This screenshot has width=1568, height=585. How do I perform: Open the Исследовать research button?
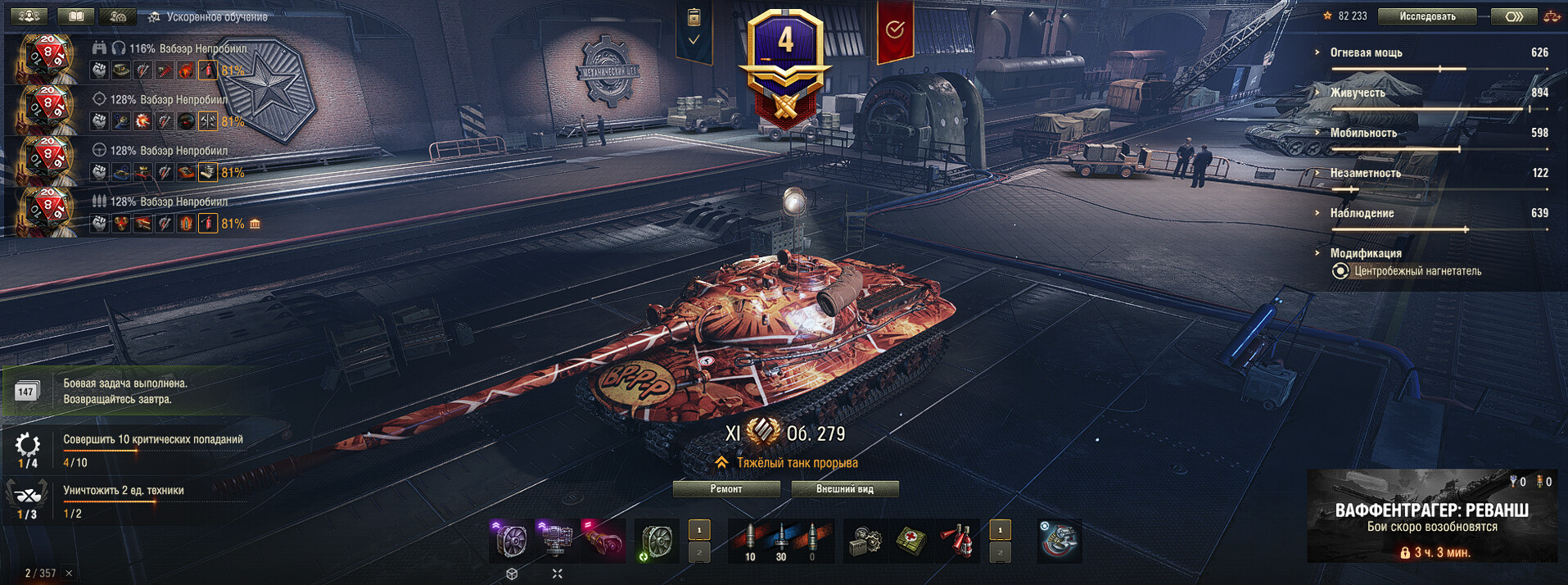[1427, 16]
